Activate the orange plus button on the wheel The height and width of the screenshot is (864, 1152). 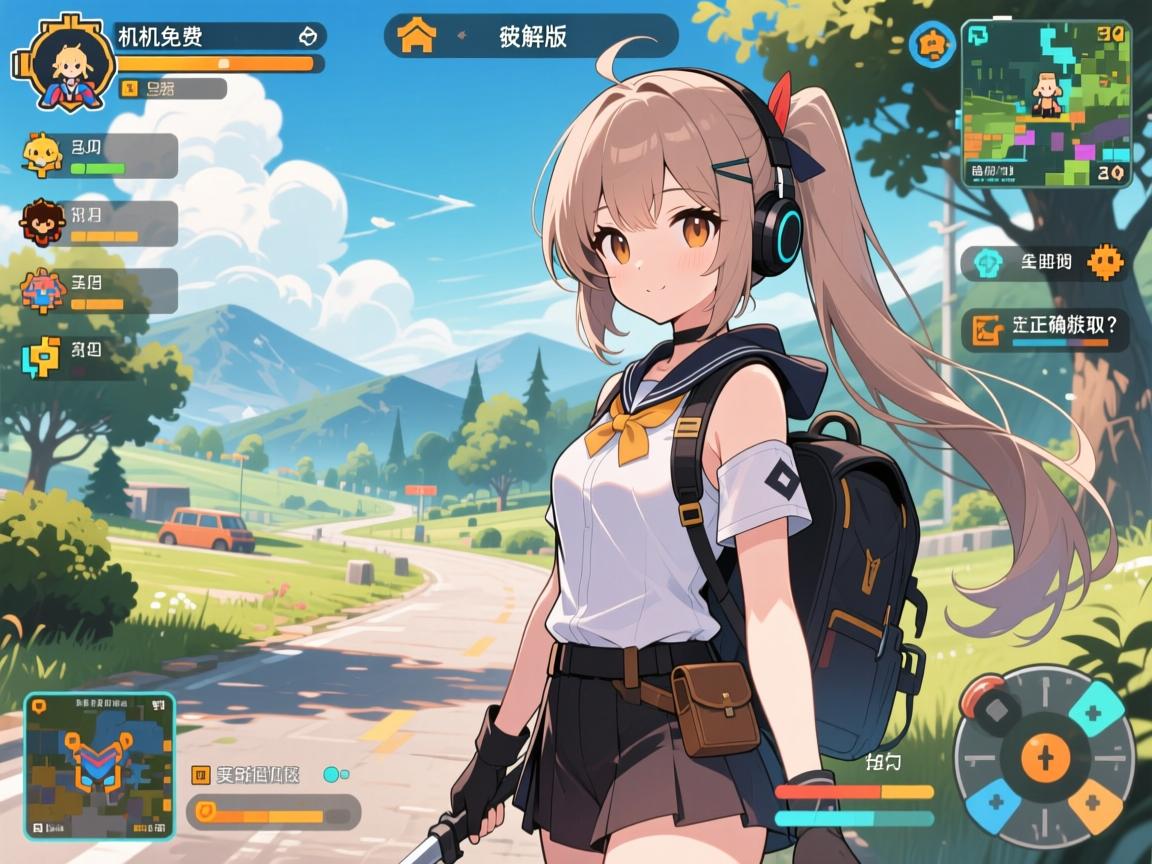1092,801
